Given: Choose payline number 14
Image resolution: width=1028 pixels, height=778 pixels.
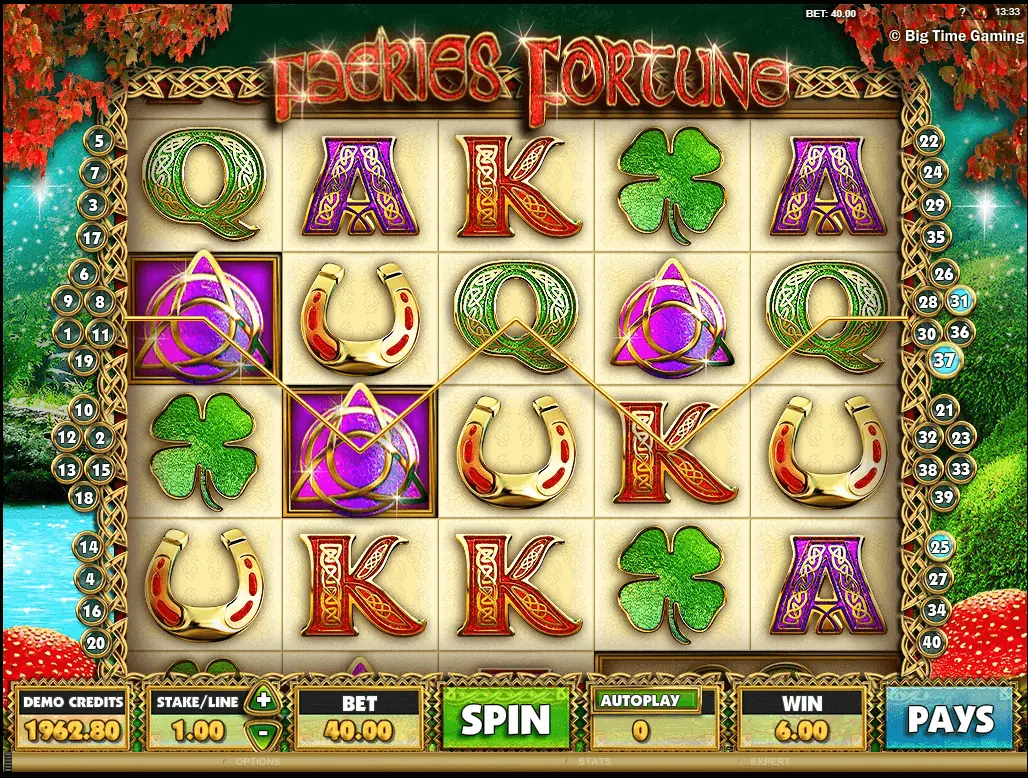Looking at the screenshot, I should [x=90, y=547].
